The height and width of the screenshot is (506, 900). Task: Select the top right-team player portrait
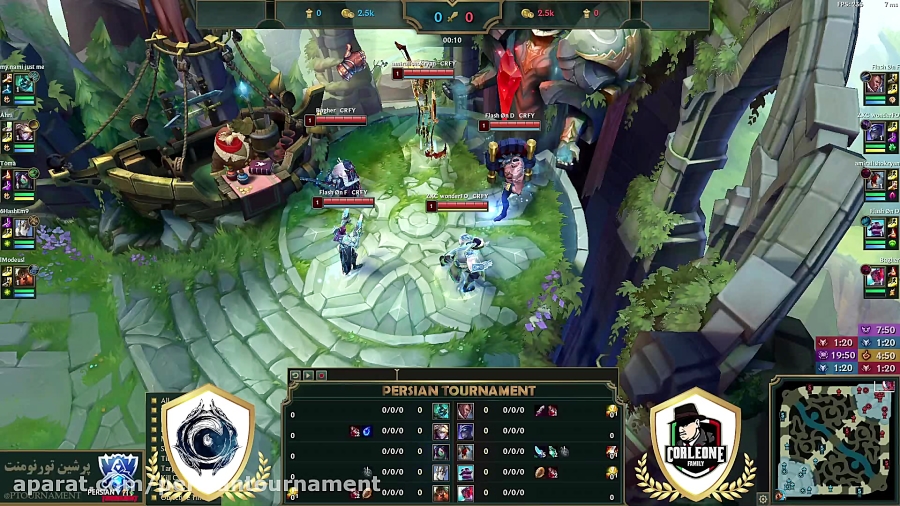[x=875, y=86]
